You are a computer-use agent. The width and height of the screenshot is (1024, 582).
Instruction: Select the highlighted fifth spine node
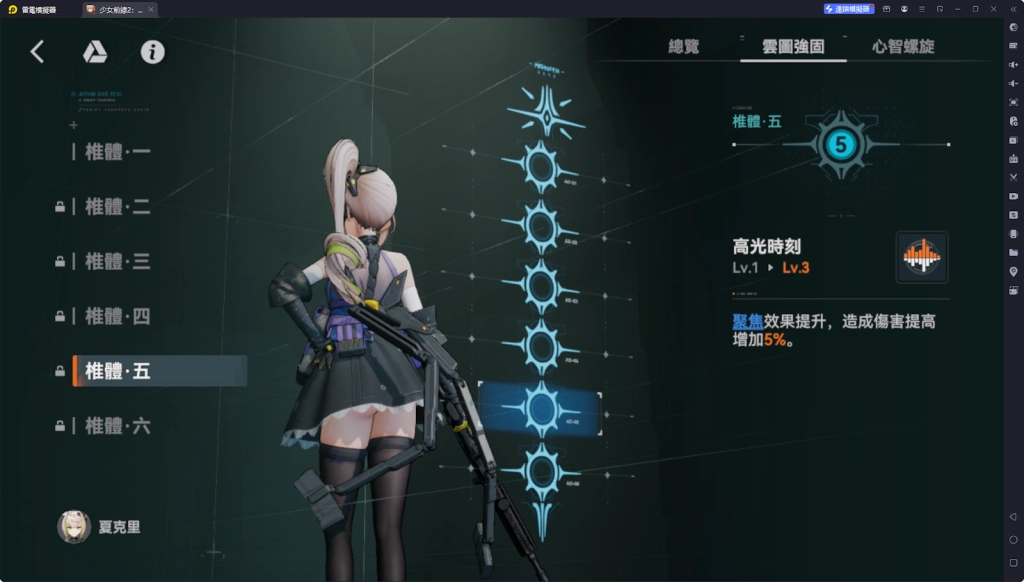pyautogui.click(x=541, y=408)
